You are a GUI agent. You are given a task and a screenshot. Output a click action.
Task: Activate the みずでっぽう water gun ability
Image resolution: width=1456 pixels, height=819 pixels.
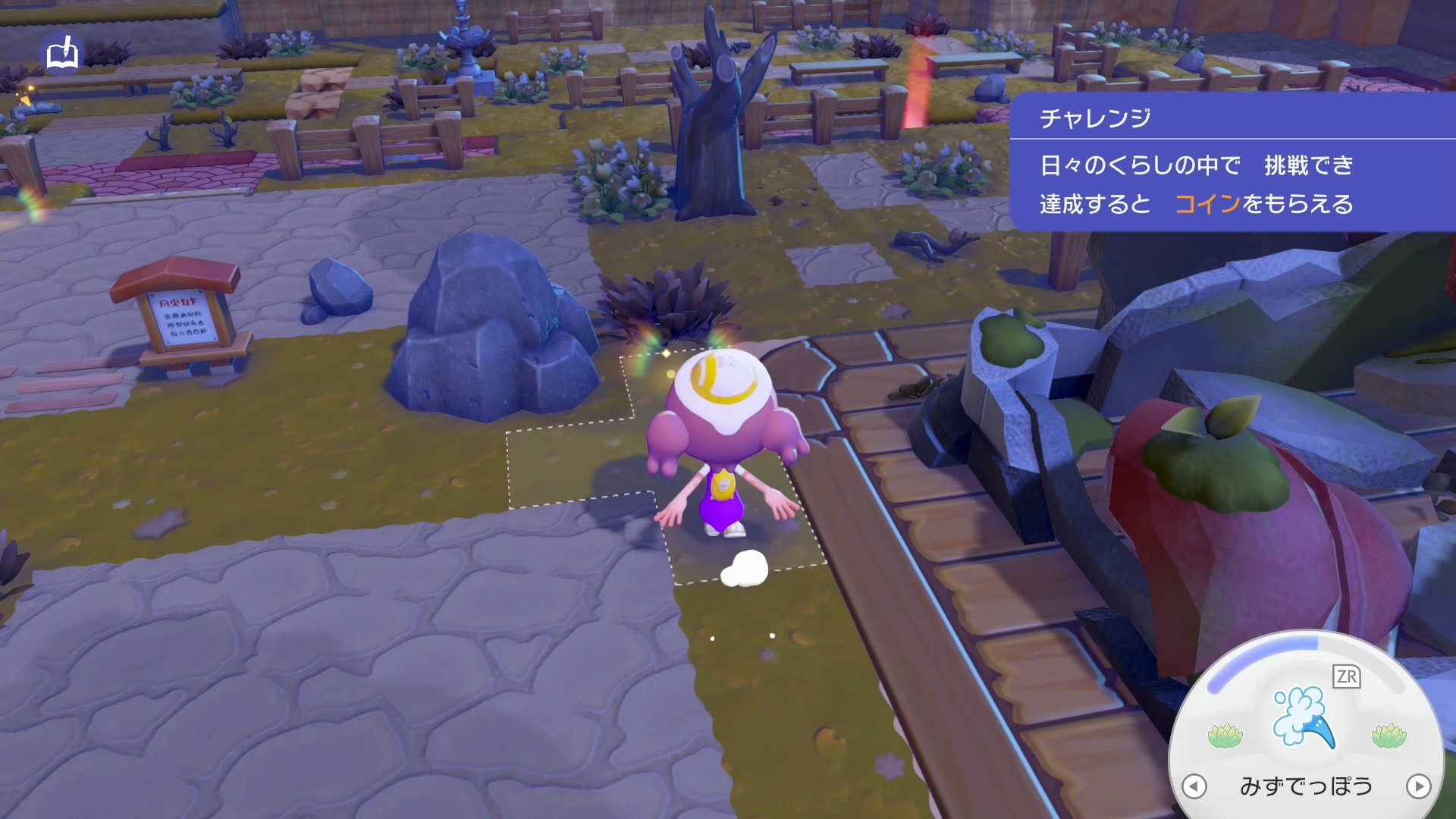pos(1304,716)
